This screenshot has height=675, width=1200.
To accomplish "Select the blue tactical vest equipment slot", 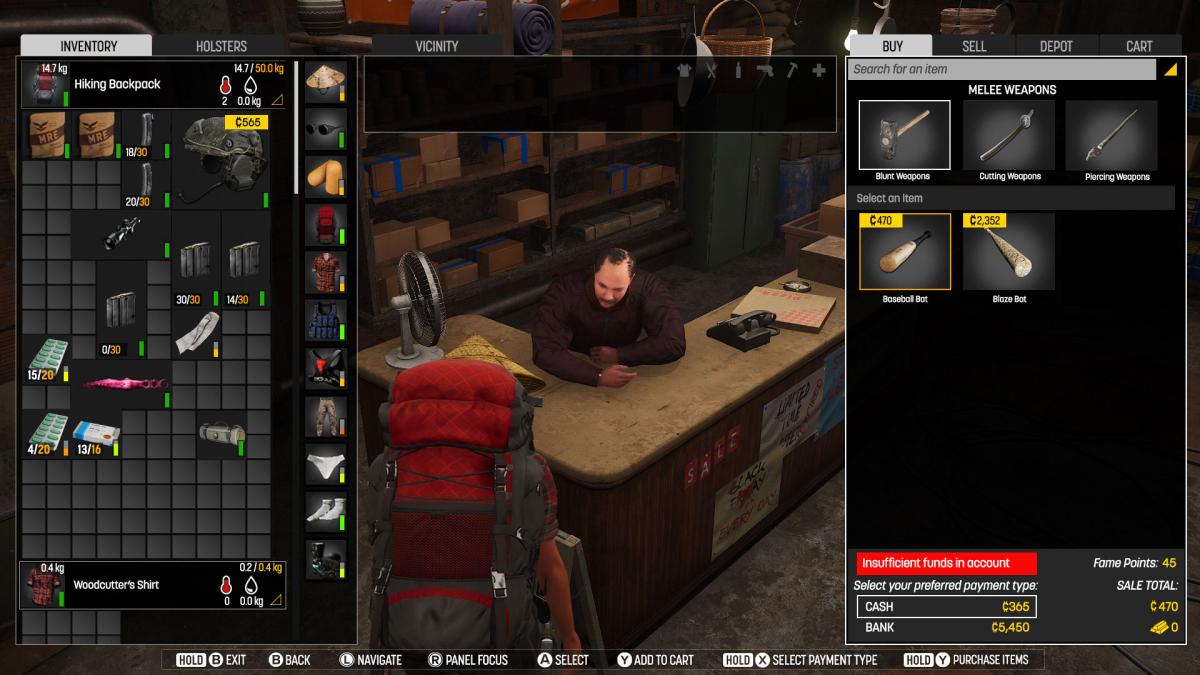I will (x=325, y=321).
